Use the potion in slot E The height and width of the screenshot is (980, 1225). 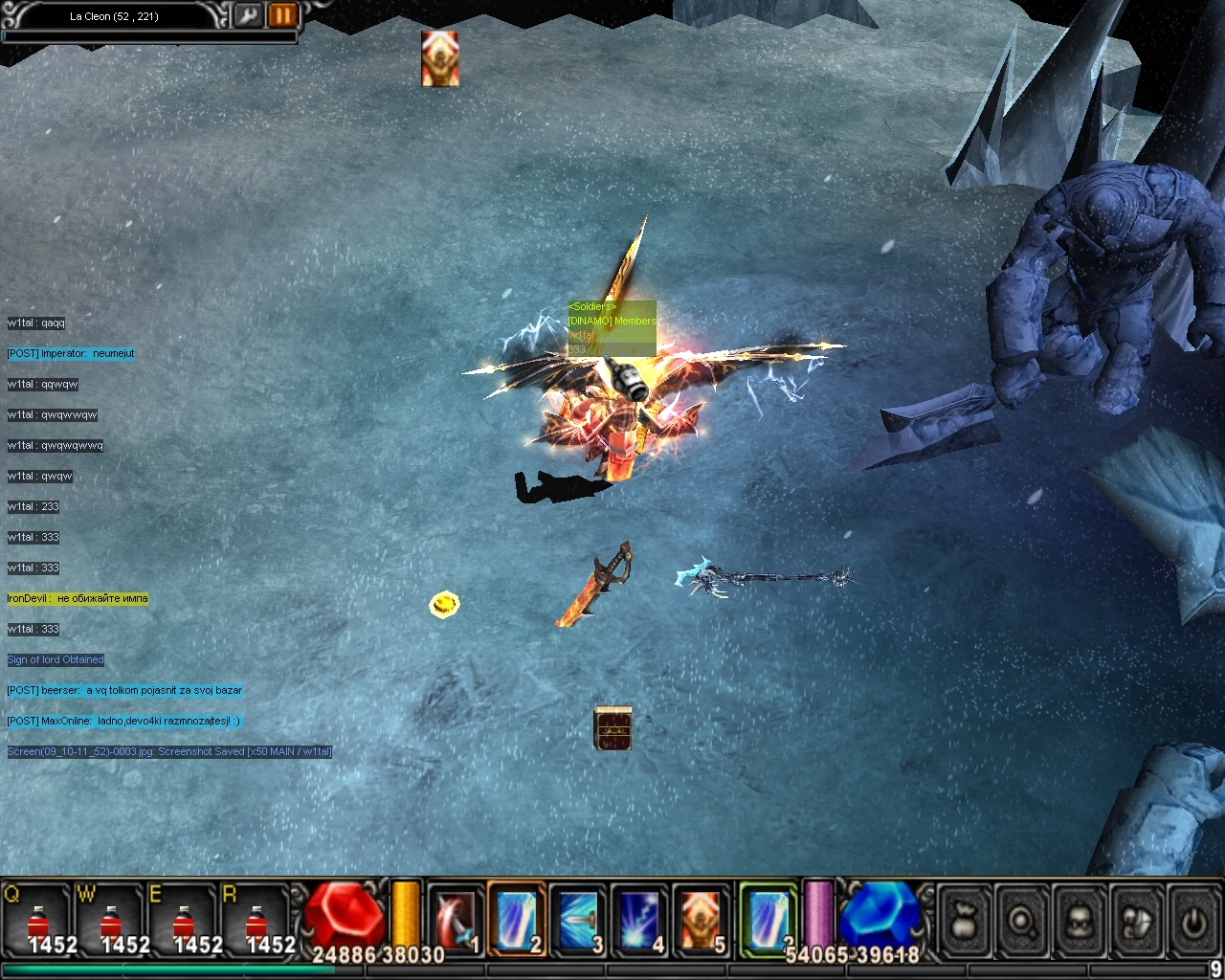tap(184, 924)
